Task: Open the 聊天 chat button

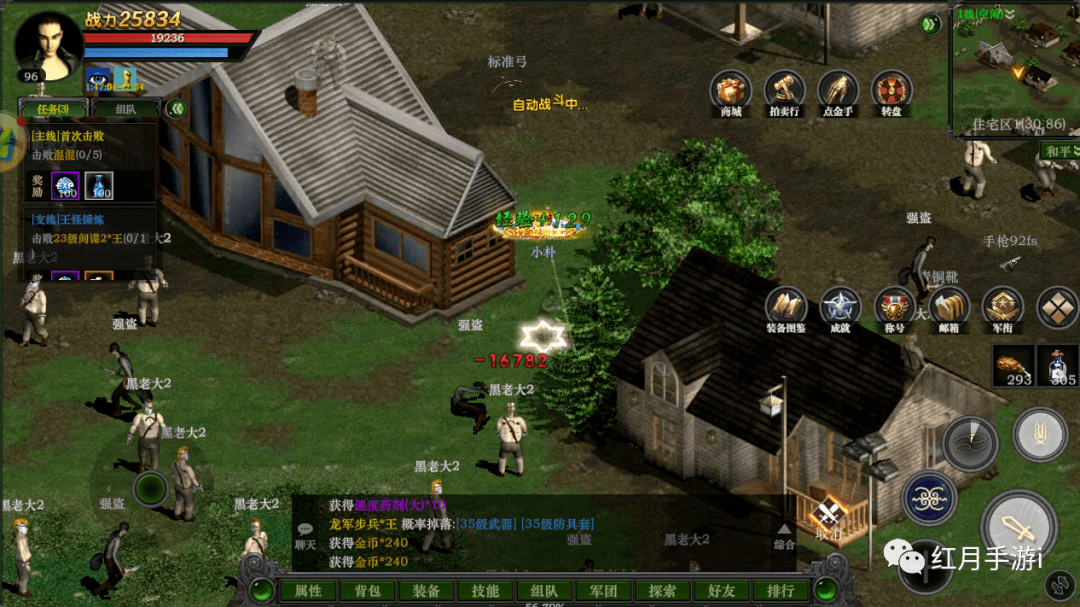Action: tap(305, 535)
